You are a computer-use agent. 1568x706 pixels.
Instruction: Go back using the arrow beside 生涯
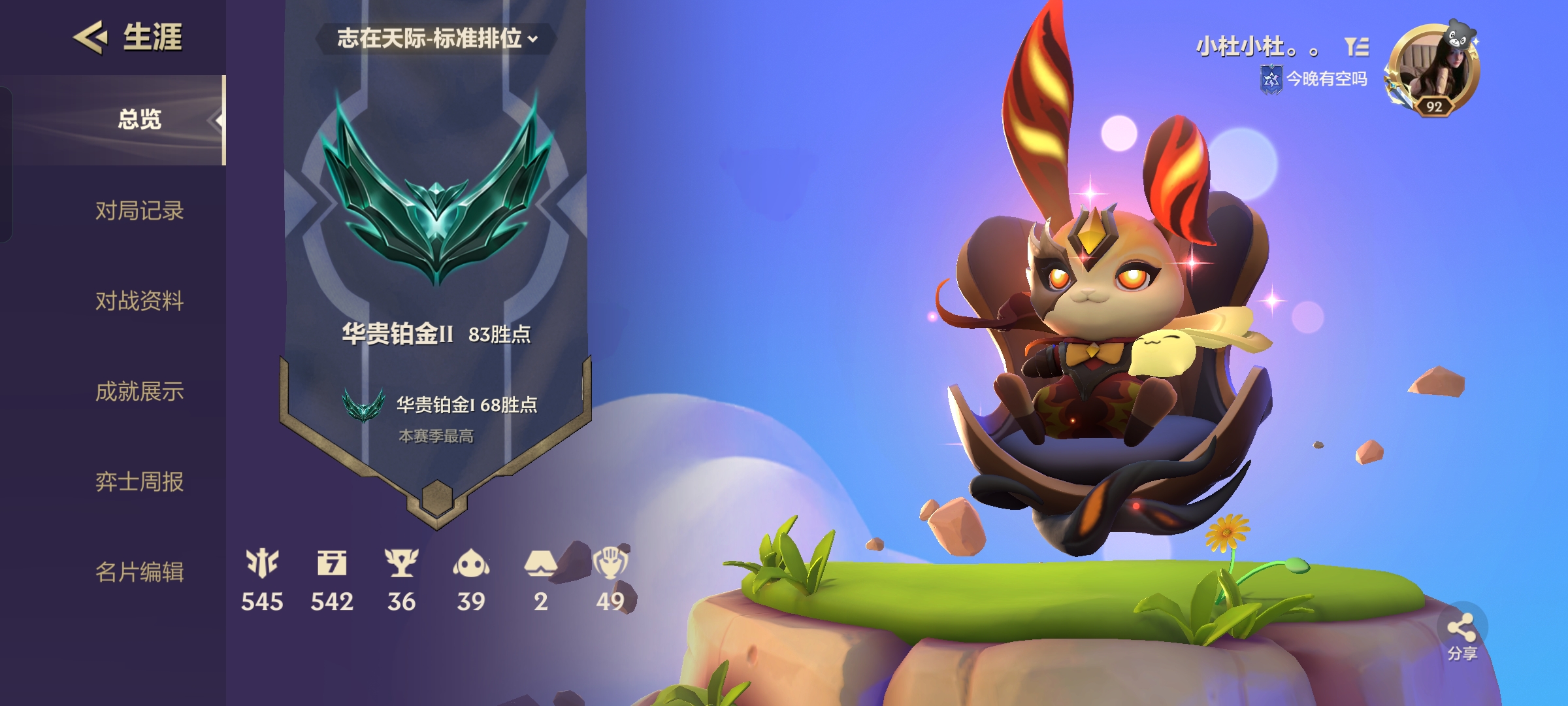point(90,37)
